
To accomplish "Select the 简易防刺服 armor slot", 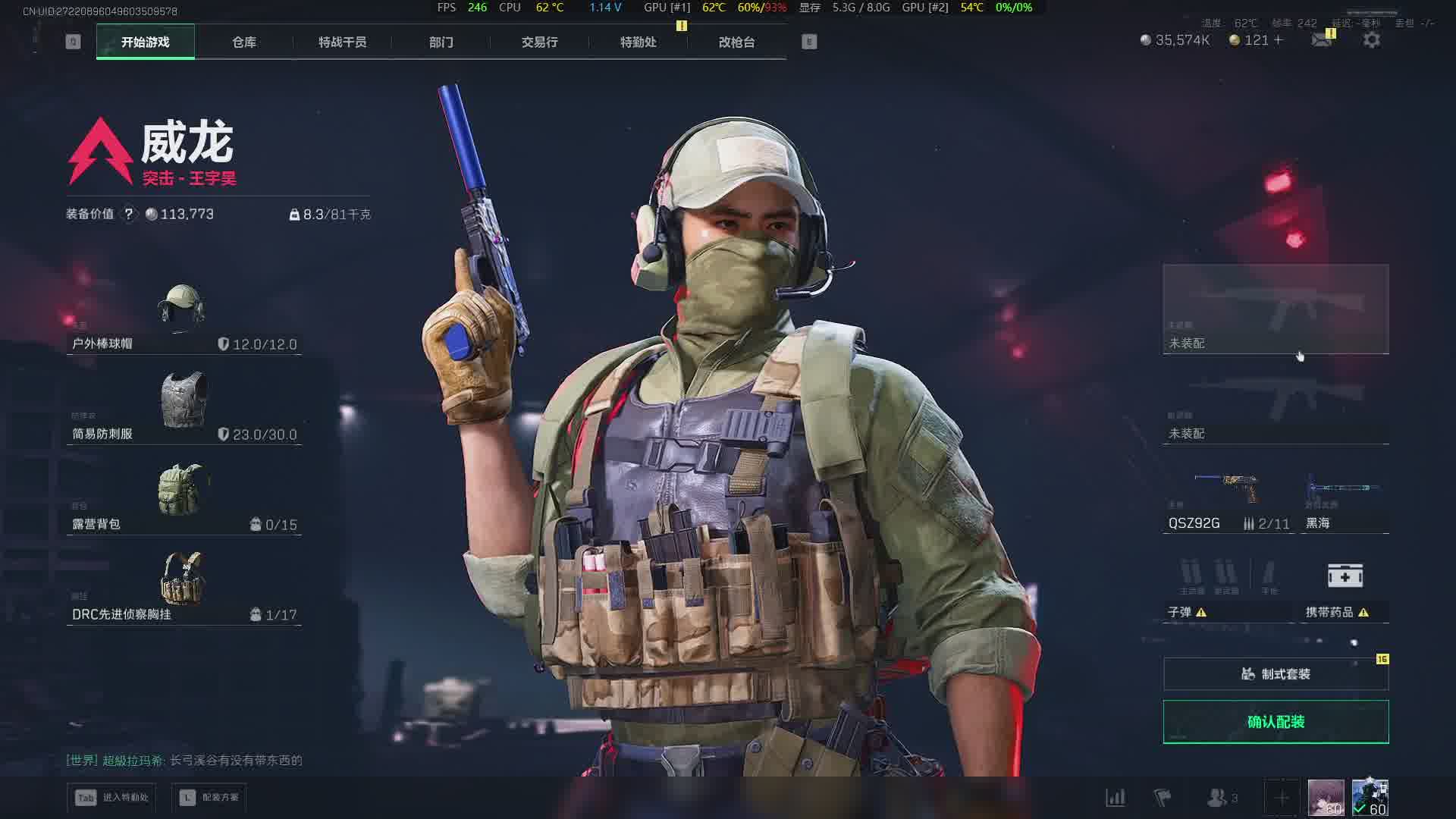I will click(x=184, y=408).
